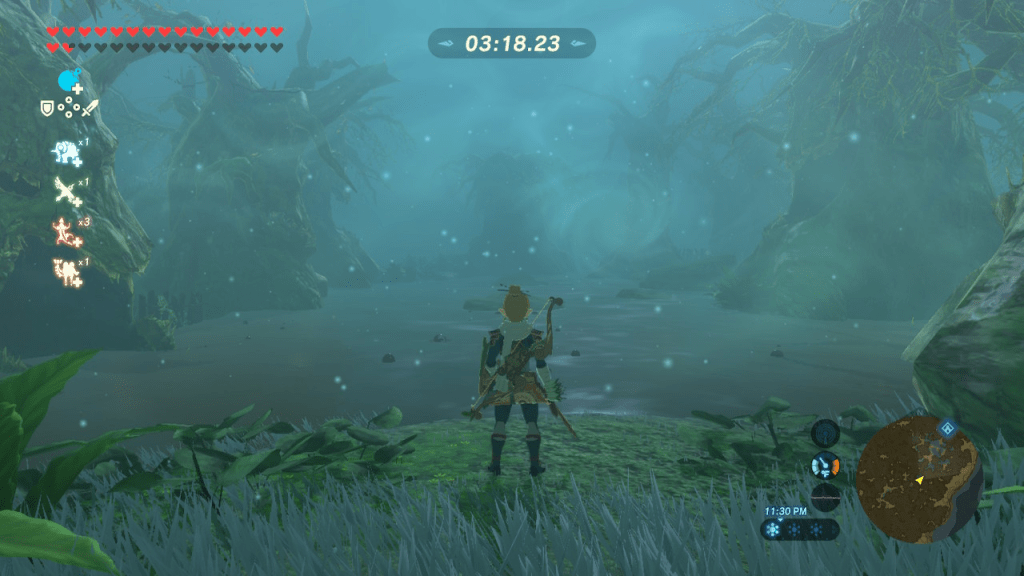Click the noise meter circle

pyautogui.click(x=825, y=497)
